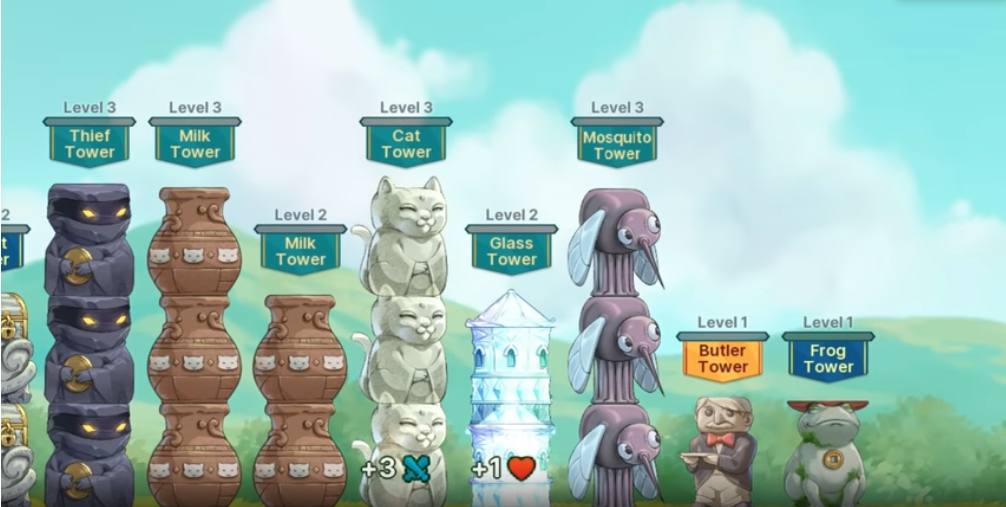Select the orange Butler Tower banner

point(723,358)
